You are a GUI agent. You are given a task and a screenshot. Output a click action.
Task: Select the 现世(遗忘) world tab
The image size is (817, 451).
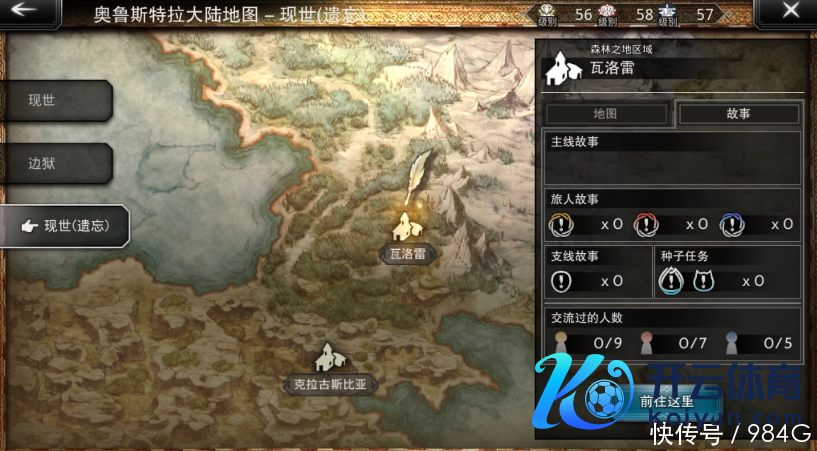click(x=65, y=226)
